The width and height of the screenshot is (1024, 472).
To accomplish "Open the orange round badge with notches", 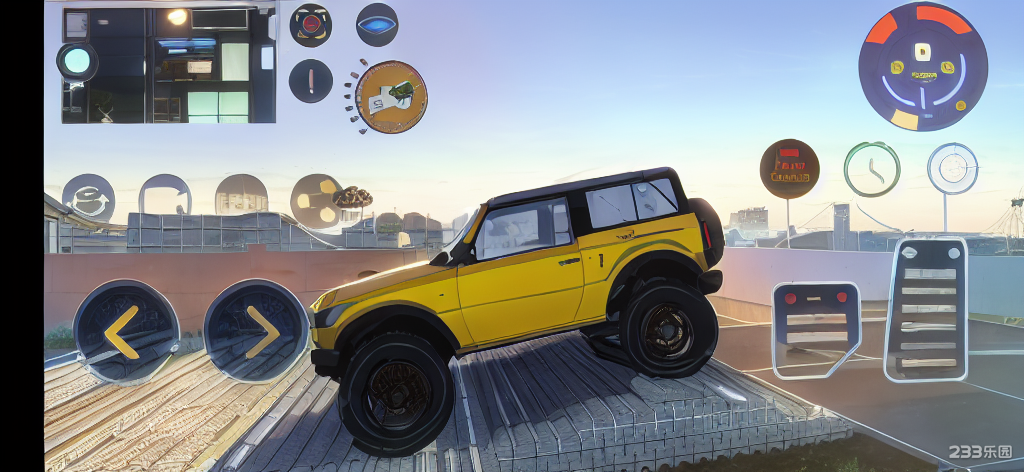I will coord(391,97).
